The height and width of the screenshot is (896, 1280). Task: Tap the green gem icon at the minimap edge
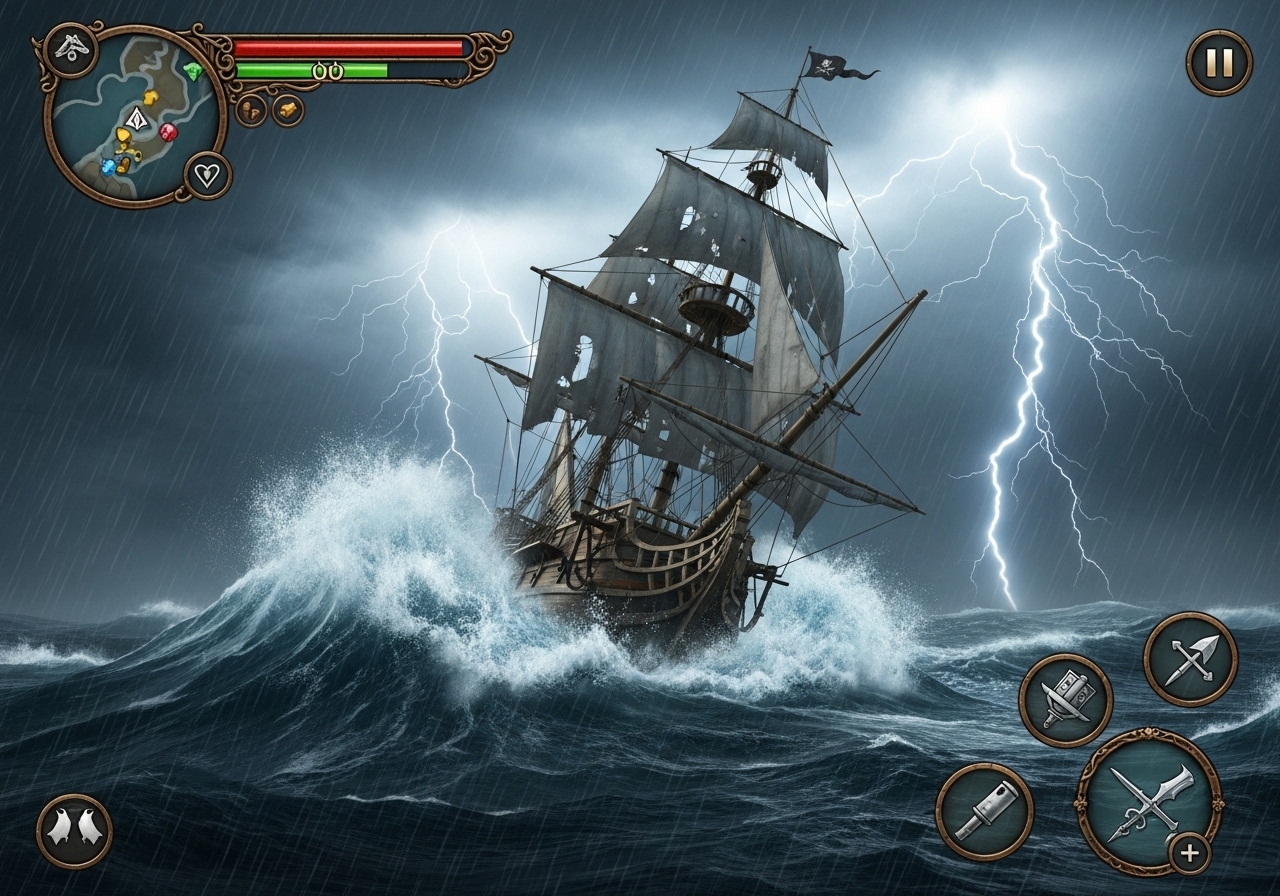coord(192,70)
